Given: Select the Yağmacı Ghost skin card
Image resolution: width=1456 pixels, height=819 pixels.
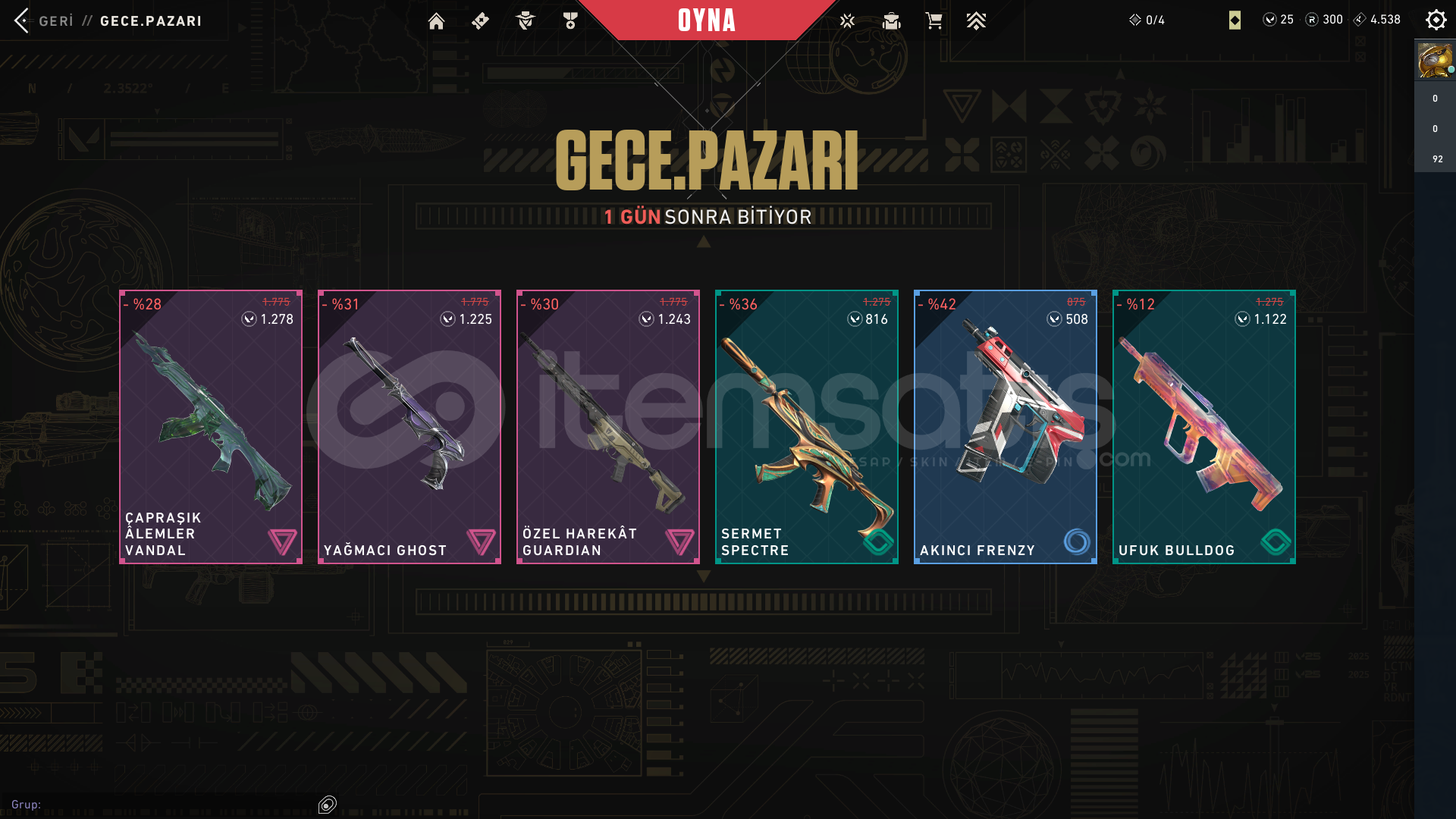Looking at the screenshot, I should tap(409, 426).
